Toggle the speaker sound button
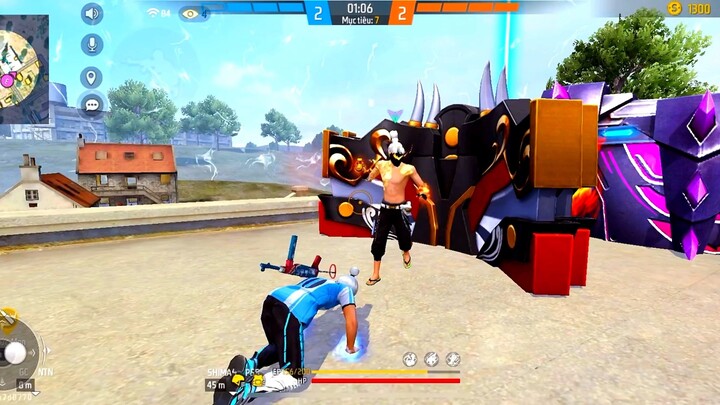Viewport: 720px width, 405px height. point(92,14)
